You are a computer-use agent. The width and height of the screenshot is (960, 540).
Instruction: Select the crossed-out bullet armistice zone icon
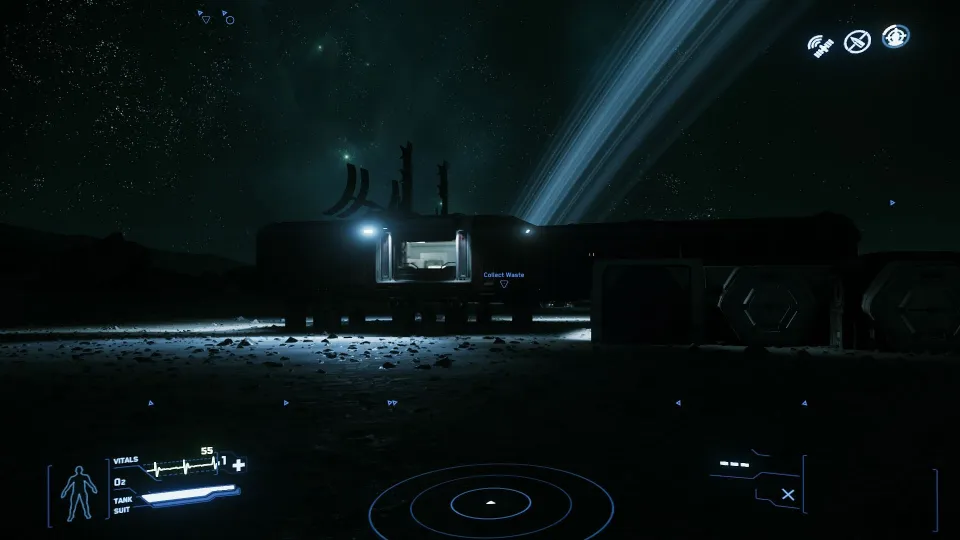tap(857, 41)
